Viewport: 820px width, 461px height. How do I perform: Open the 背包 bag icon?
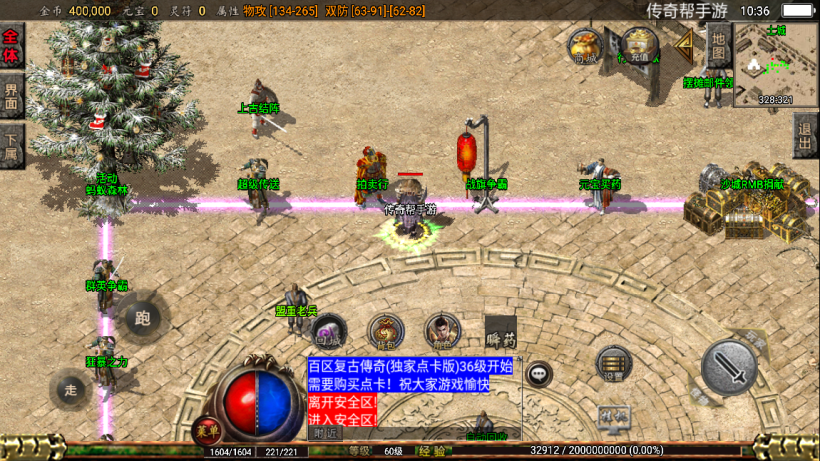pyautogui.click(x=385, y=332)
